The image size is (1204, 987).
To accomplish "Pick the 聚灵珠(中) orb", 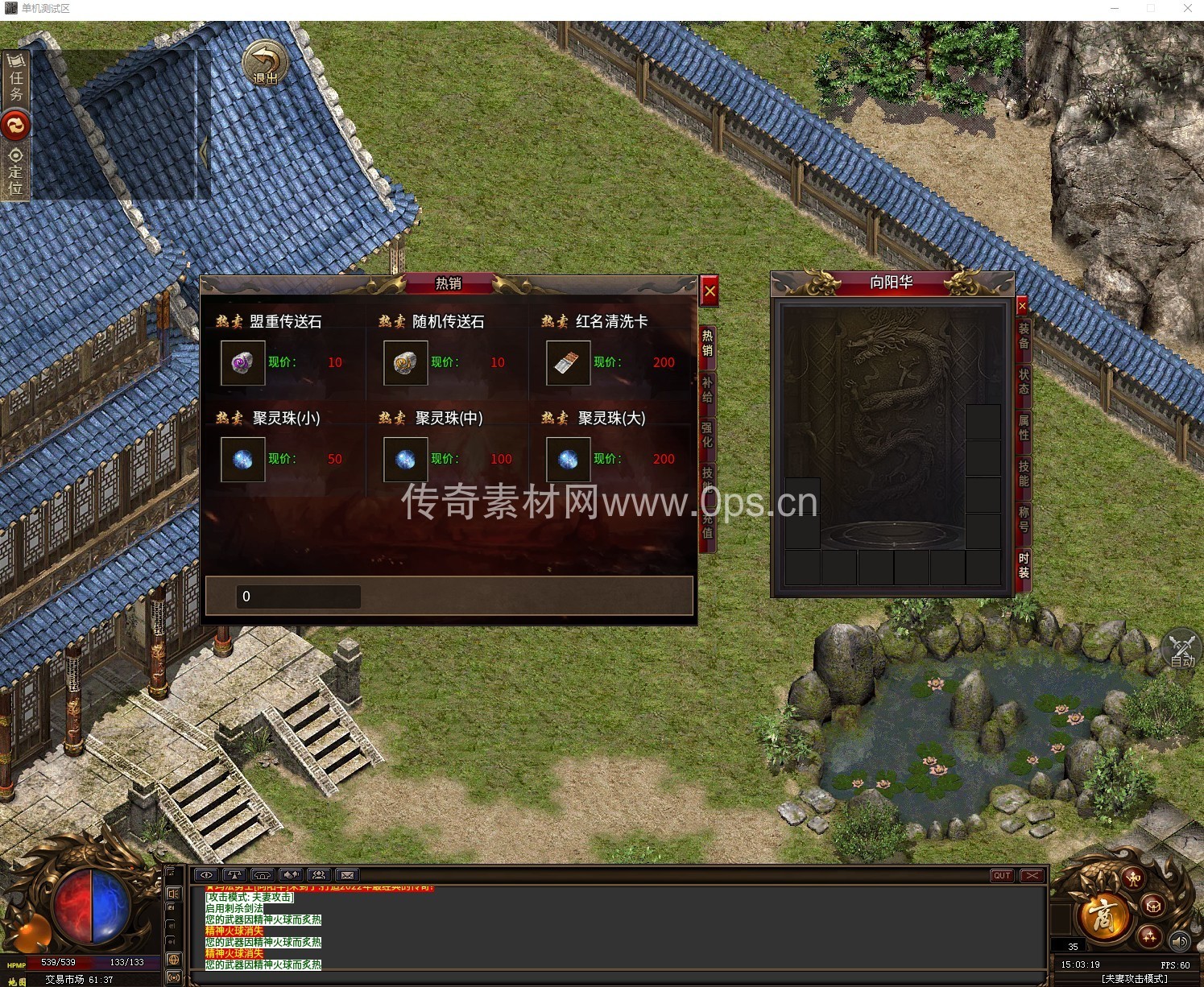I will point(405,460).
